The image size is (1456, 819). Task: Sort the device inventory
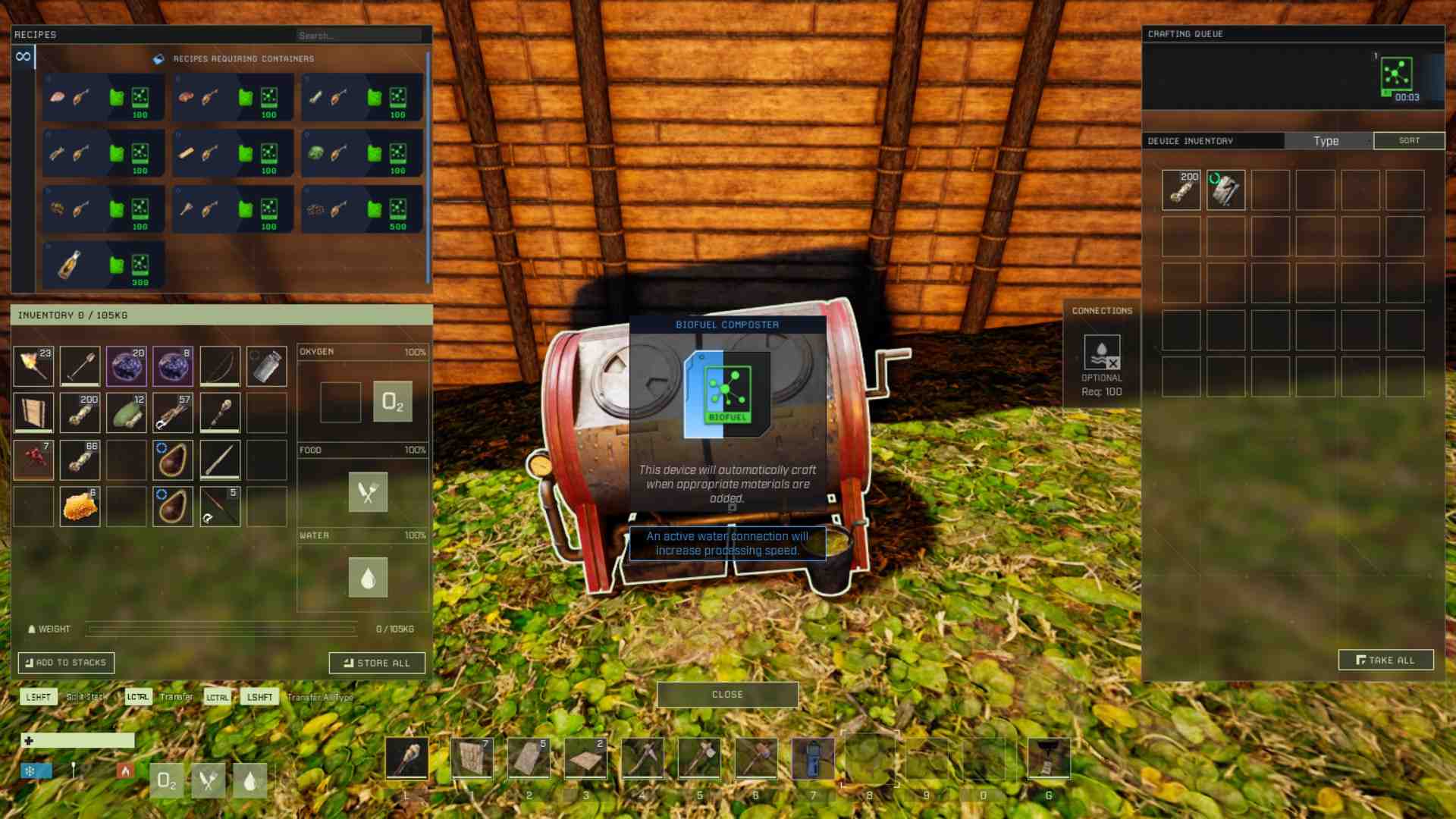[x=1409, y=141]
